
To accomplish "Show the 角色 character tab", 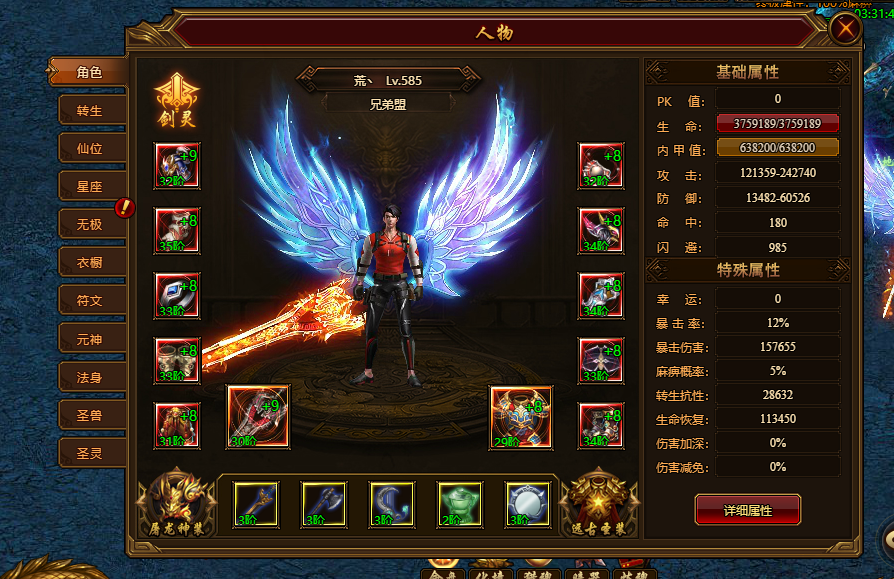I will 89,72.
